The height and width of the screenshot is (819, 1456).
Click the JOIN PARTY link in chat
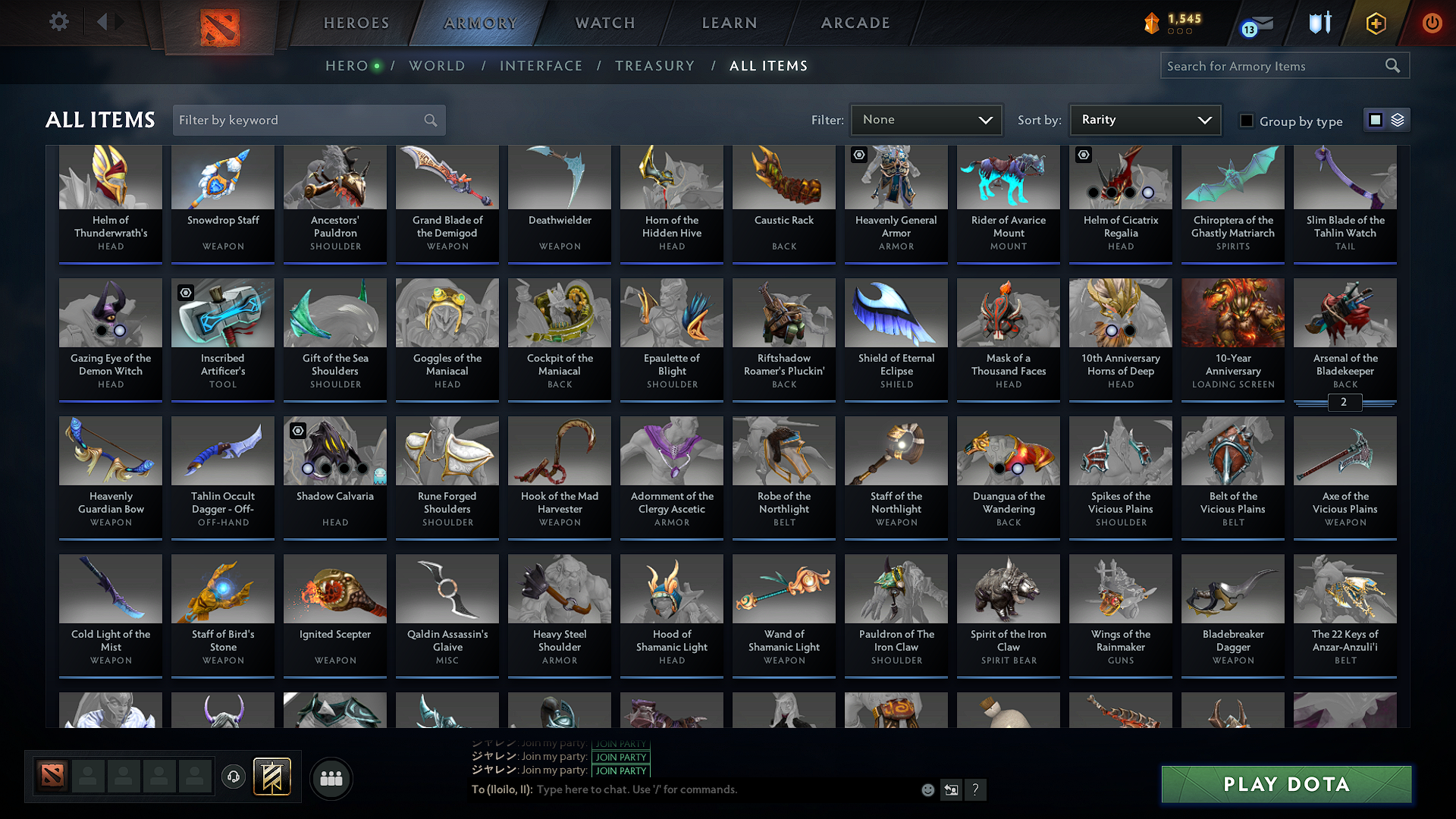(620, 758)
